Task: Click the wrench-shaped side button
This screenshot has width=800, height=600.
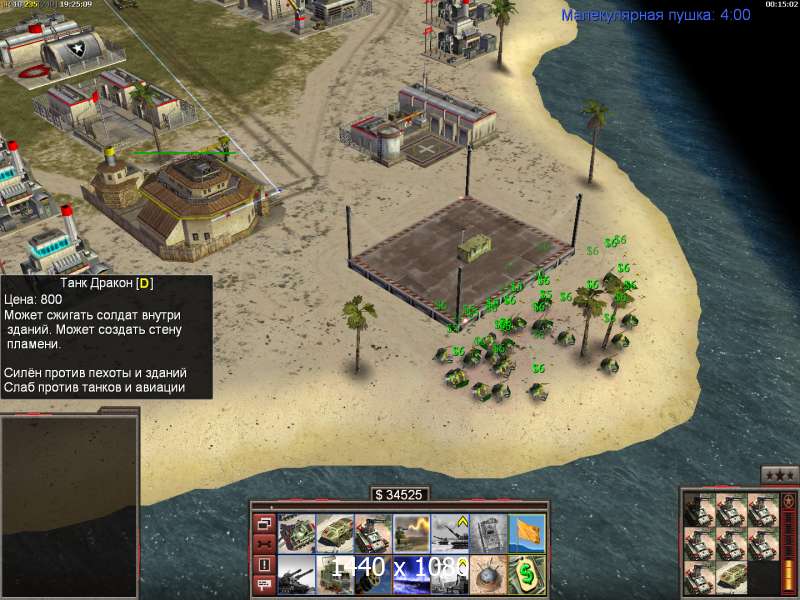Action: pyautogui.click(x=264, y=543)
